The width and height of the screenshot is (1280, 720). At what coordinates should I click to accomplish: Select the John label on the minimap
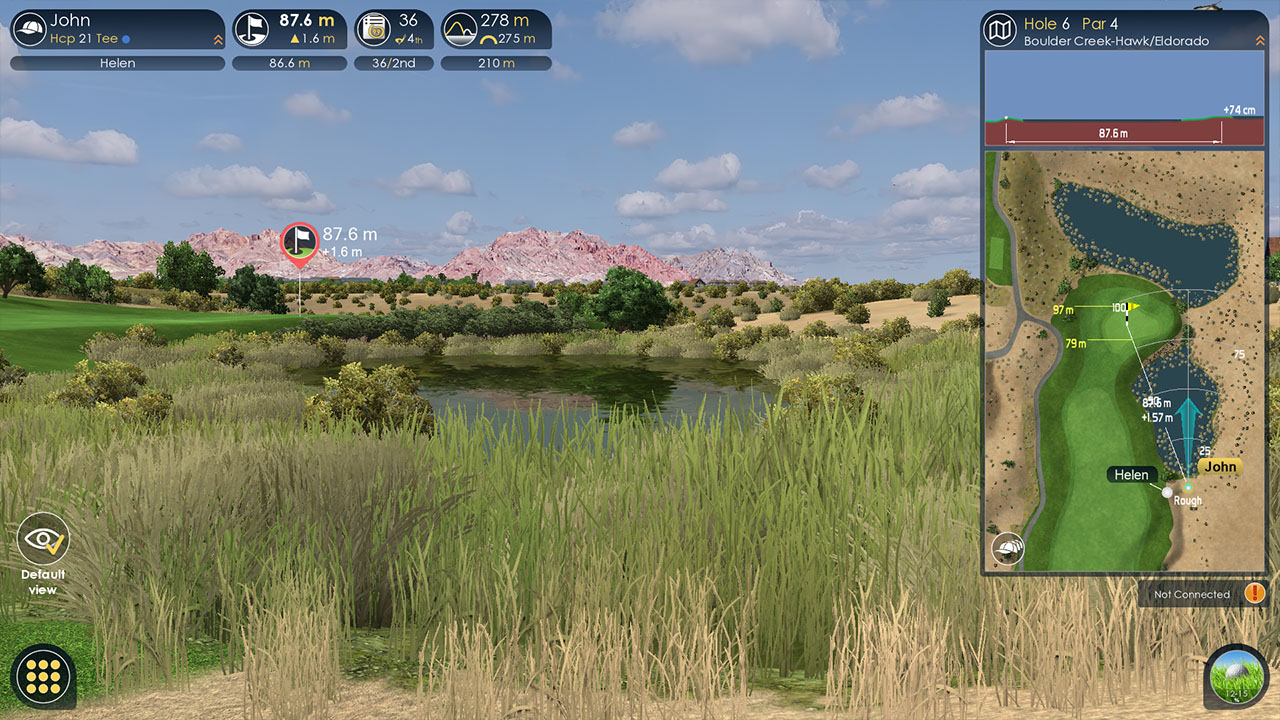[1220, 466]
